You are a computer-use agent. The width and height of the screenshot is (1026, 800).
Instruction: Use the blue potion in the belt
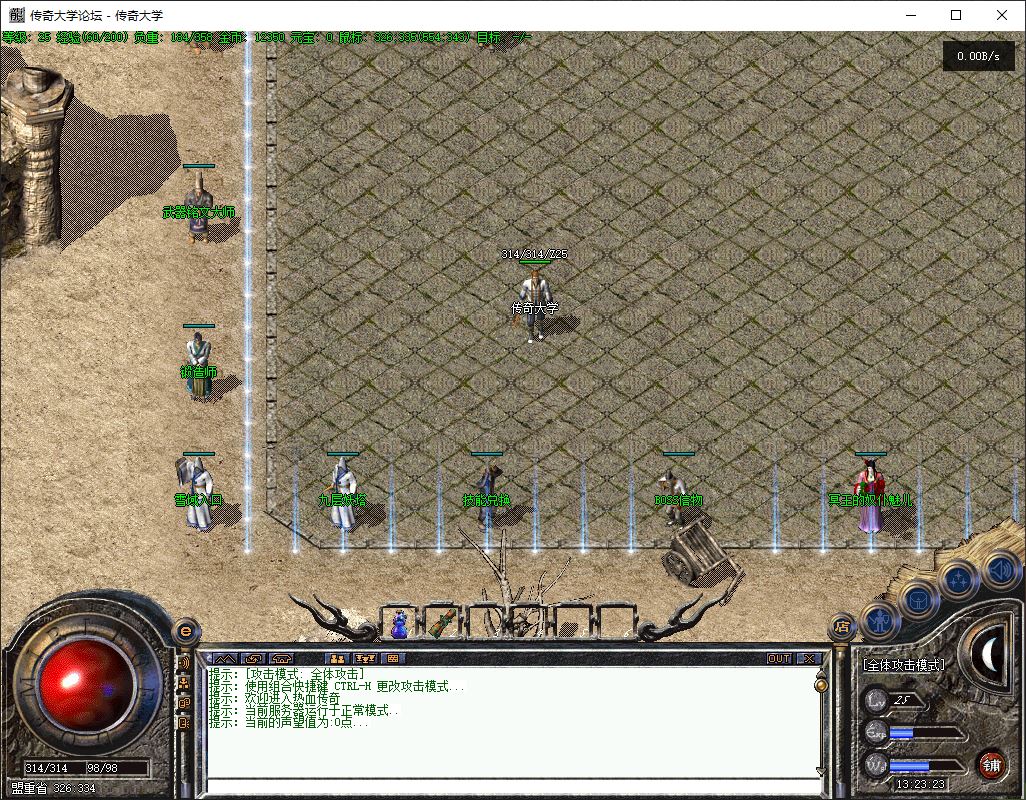[399, 624]
